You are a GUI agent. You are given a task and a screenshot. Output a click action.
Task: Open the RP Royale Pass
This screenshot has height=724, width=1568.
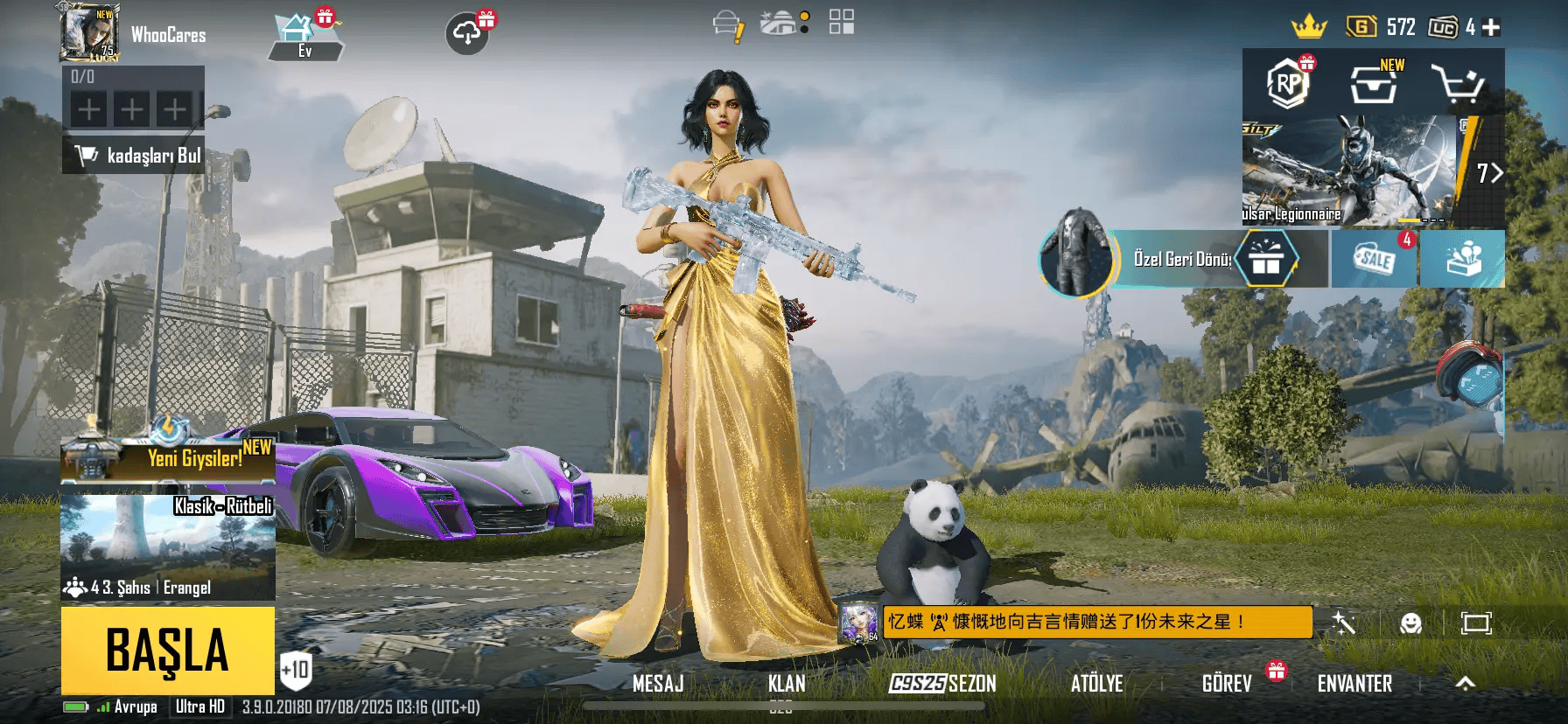coord(1286,84)
